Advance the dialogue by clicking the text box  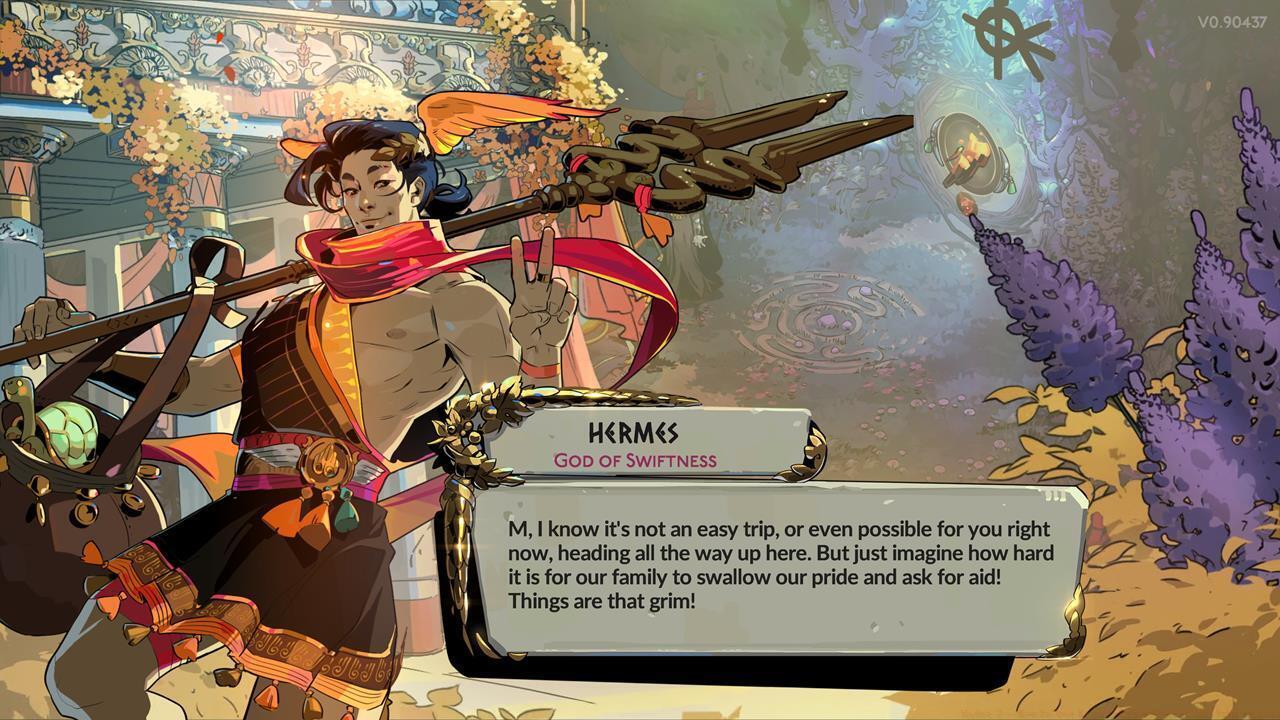pyautogui.click(x=770, y=560)
